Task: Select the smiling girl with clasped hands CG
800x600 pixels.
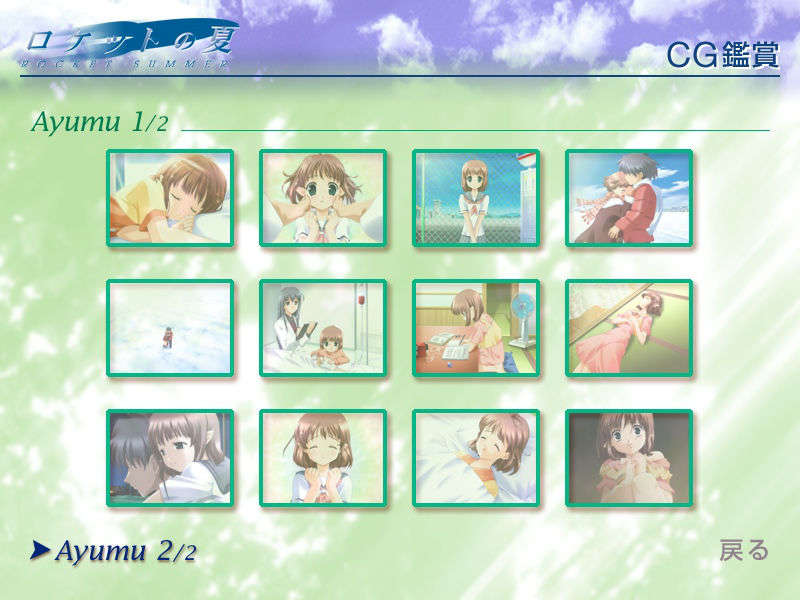Action: [x=323, y=458]
